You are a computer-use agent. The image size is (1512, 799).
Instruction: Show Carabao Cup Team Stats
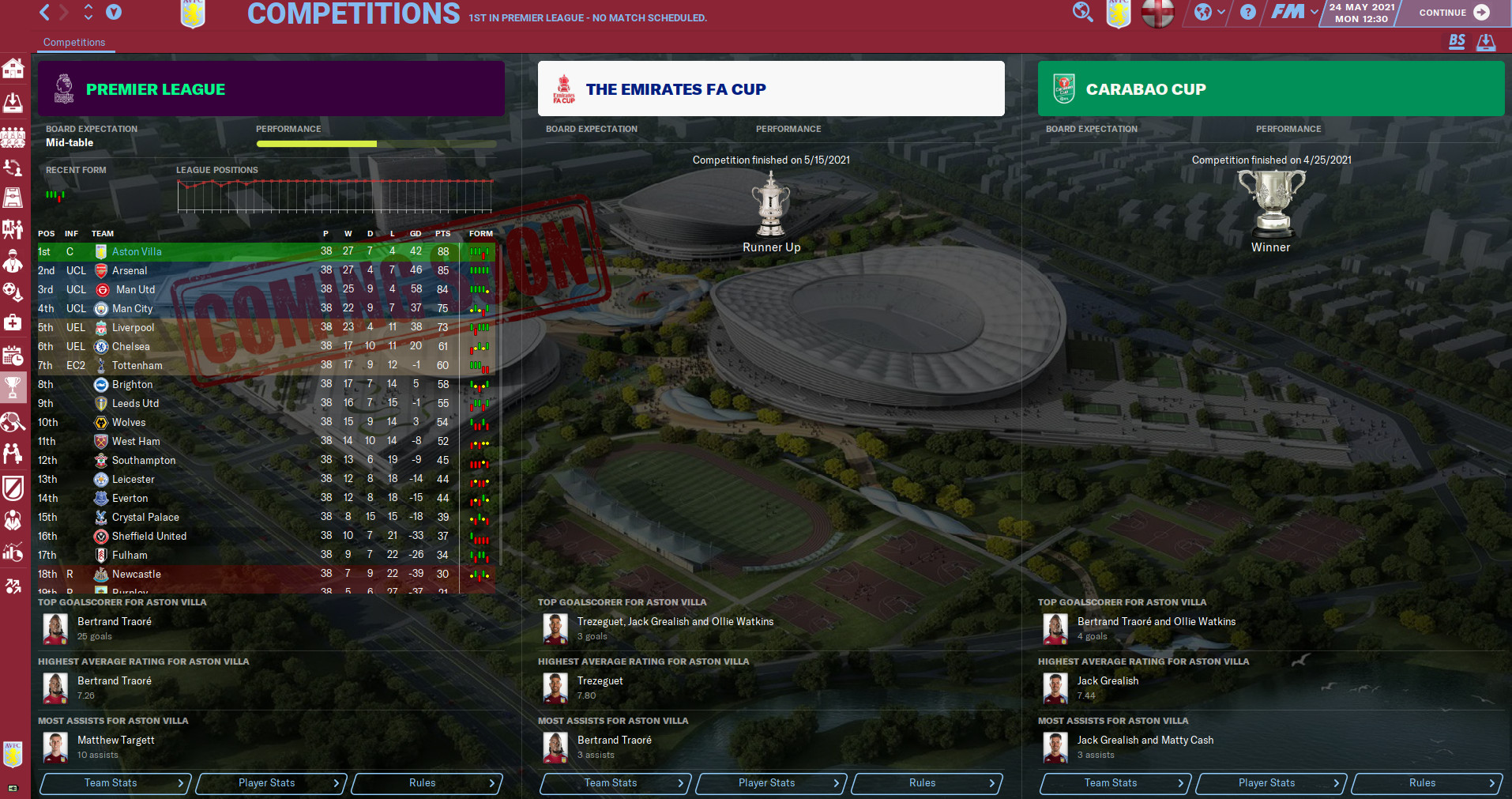coord(1115,783)
